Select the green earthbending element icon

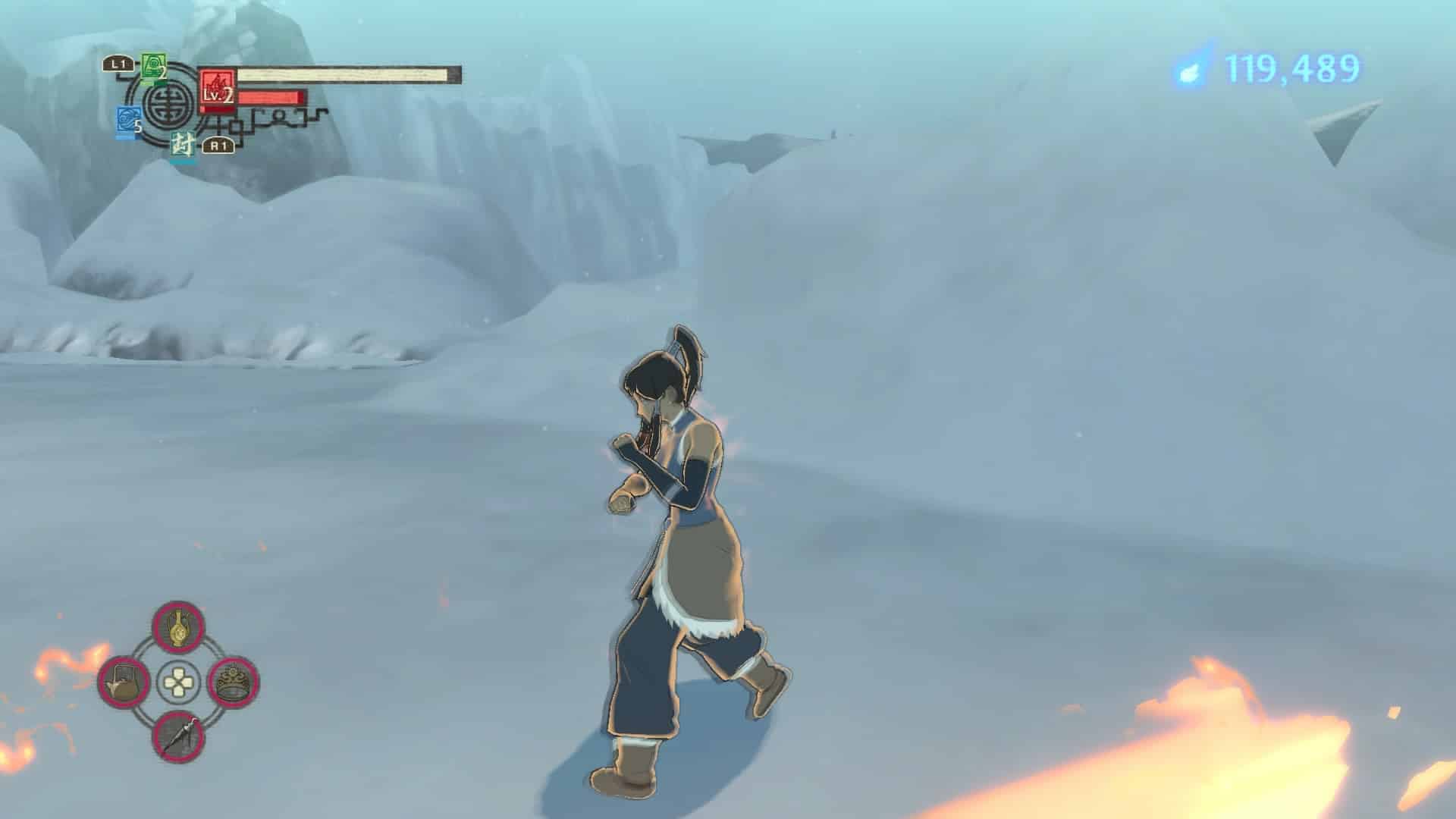point(153,67)
